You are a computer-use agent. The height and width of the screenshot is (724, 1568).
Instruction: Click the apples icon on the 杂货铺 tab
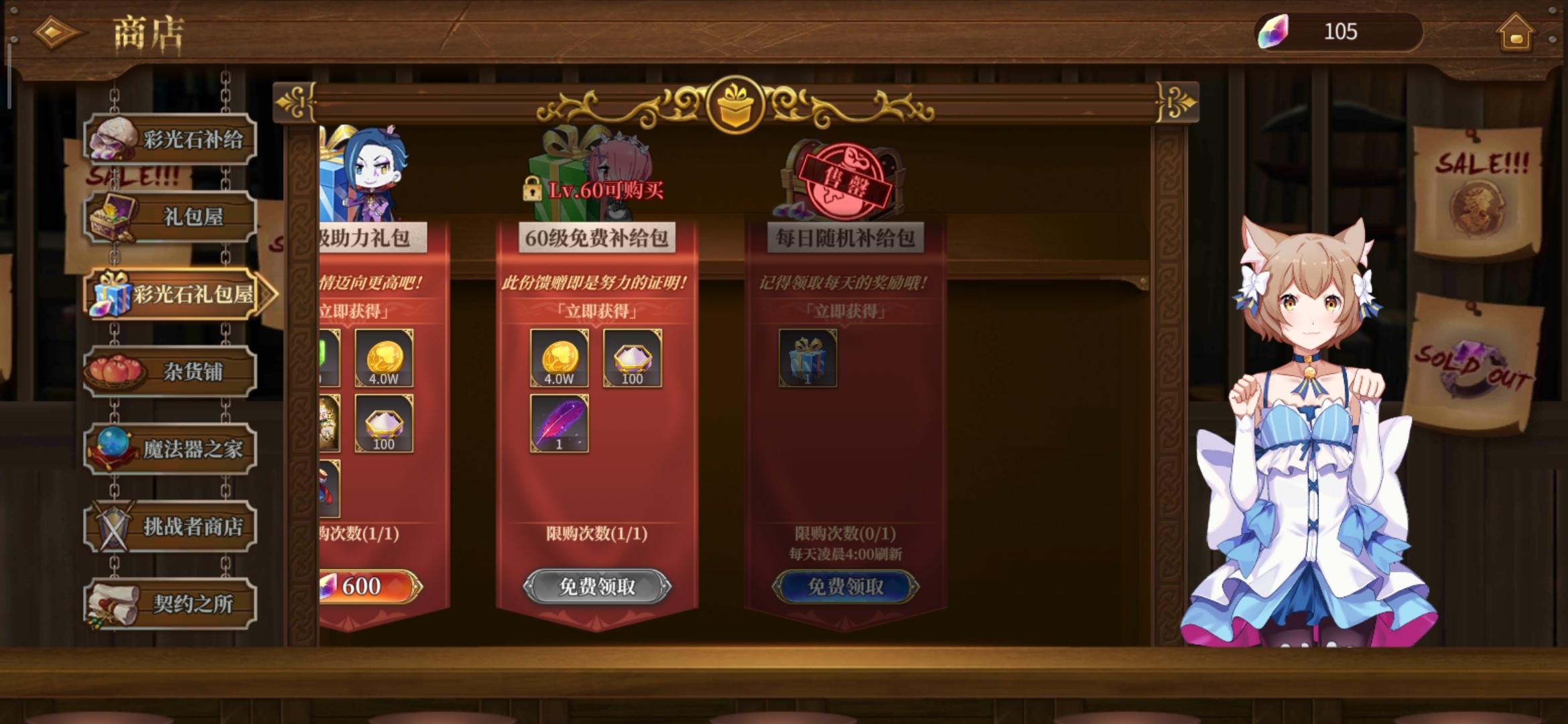click(x=113, y=369)
